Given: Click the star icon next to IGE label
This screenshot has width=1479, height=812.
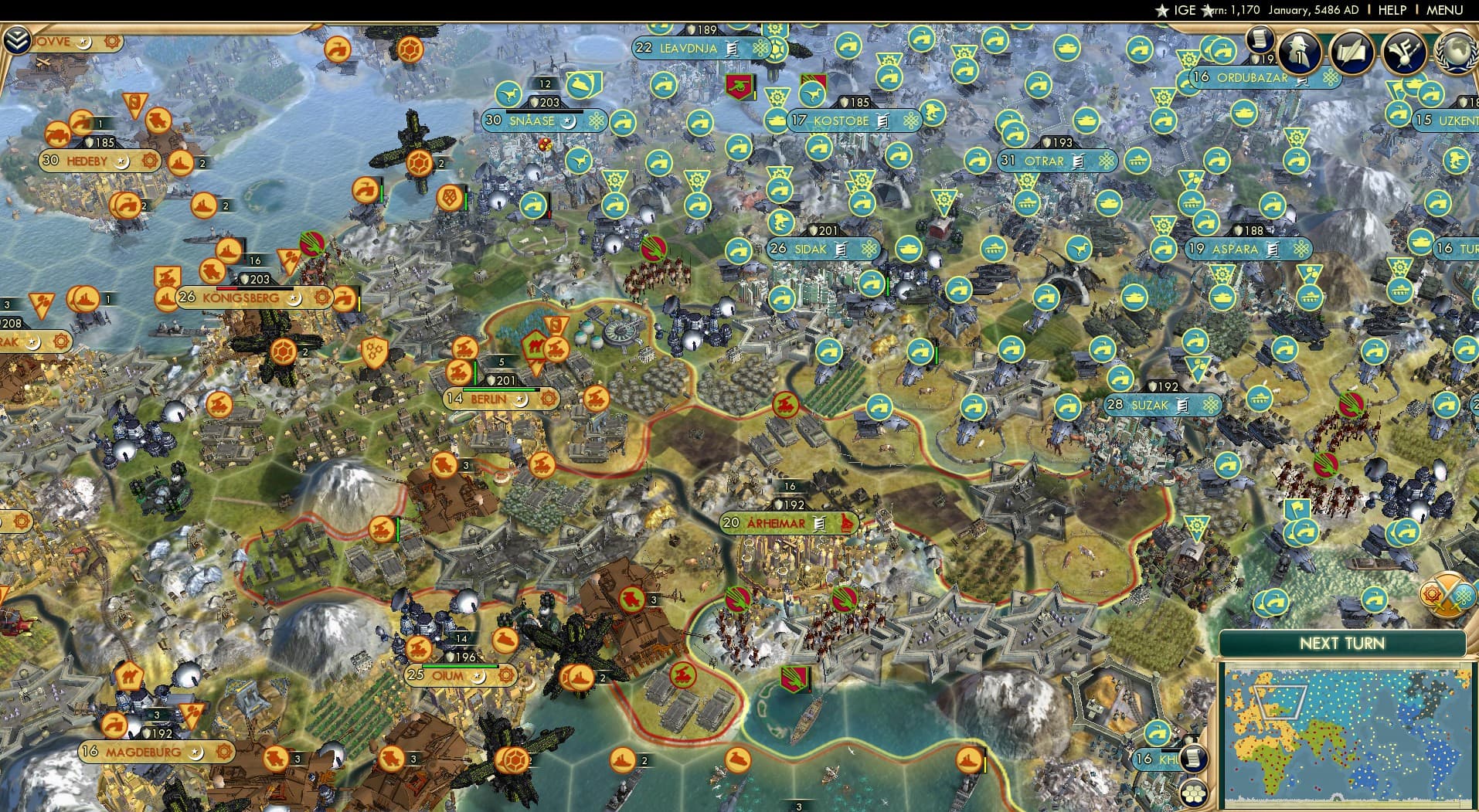Looking at the screenshot, I should (1161, 11).
